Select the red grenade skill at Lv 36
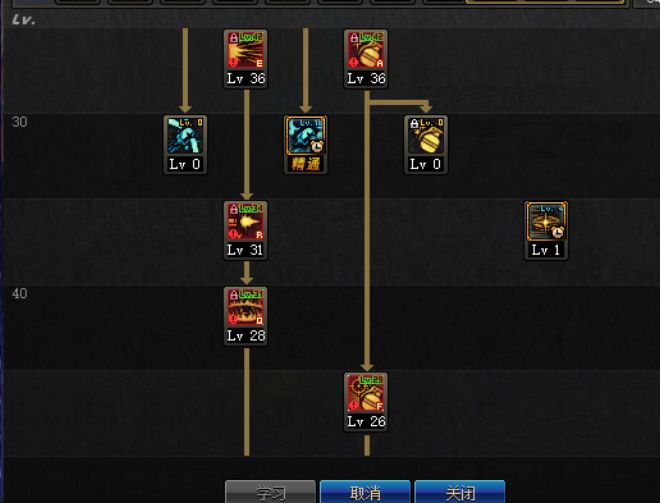The height and width of the screenshot is (503, 660). [x=366, y=50]
